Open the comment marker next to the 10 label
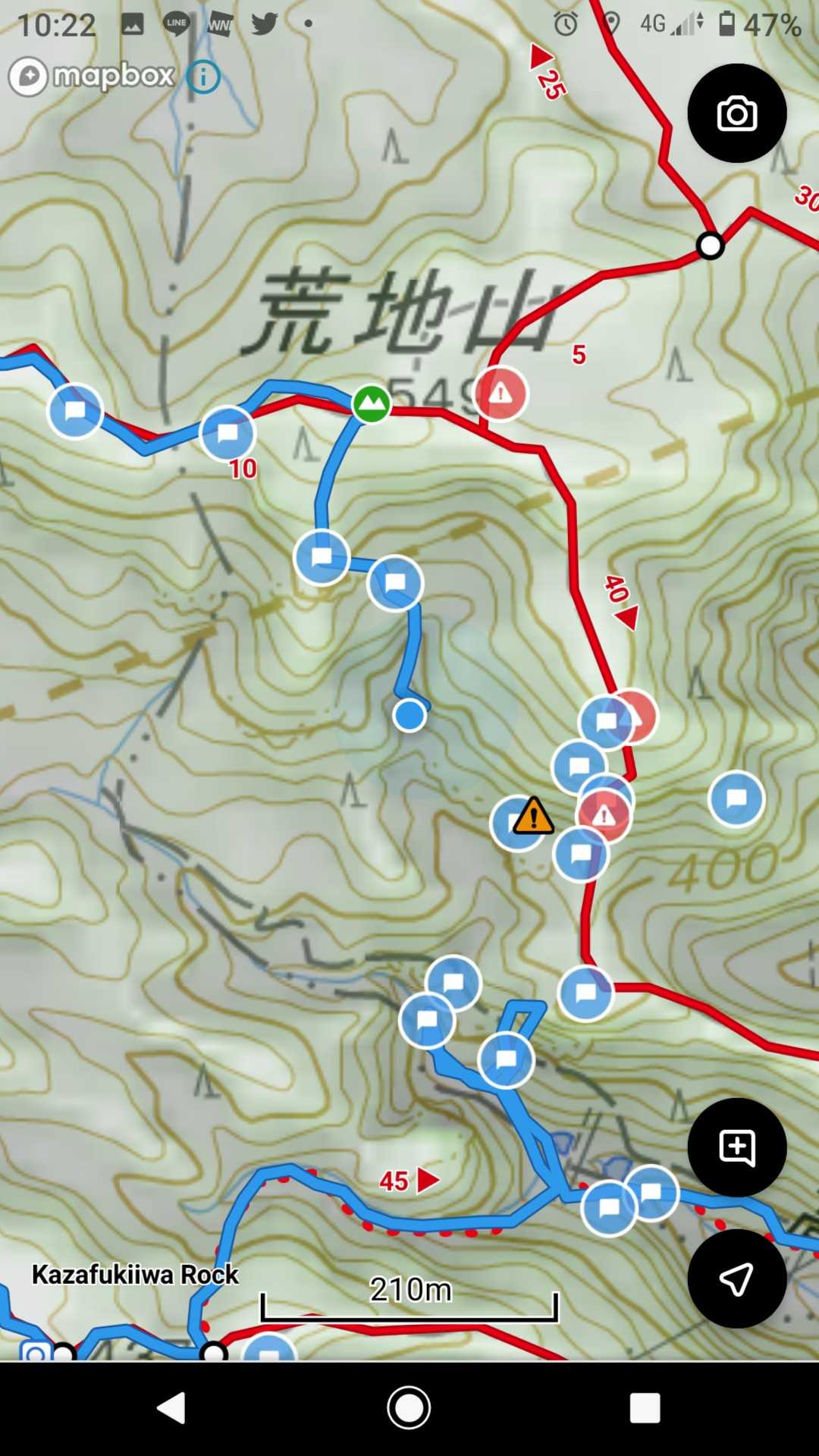Image resolution: width=819 pixels, height=1456 pixels. [x=227, y=433]
